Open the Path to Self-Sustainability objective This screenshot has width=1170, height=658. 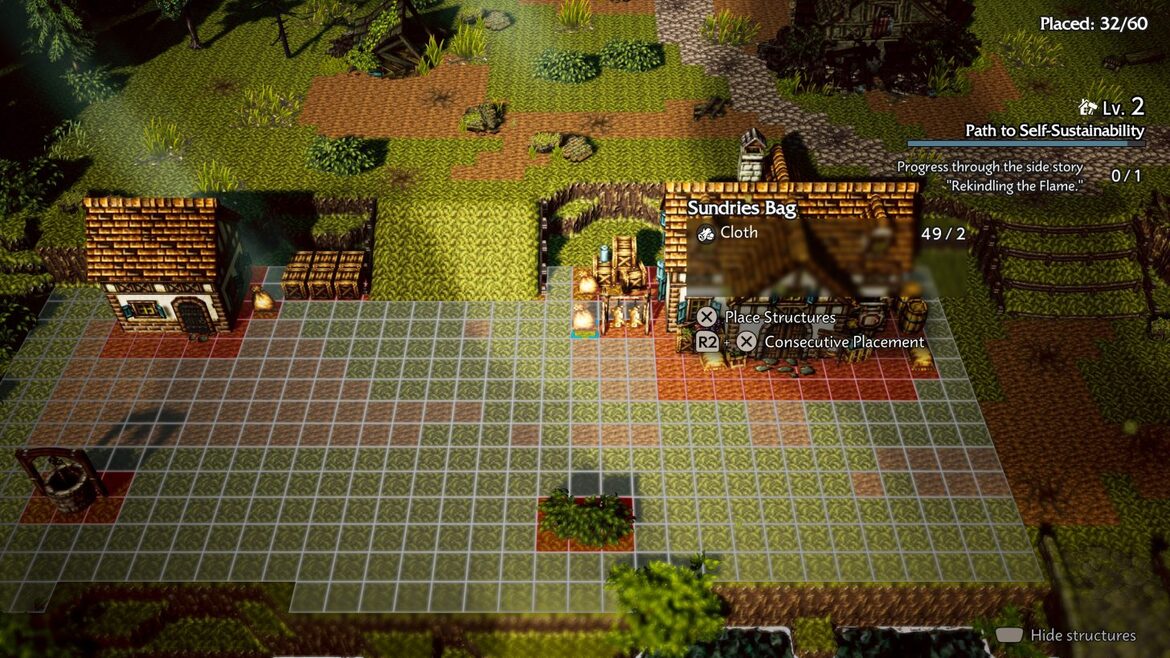coord(1054,131)
